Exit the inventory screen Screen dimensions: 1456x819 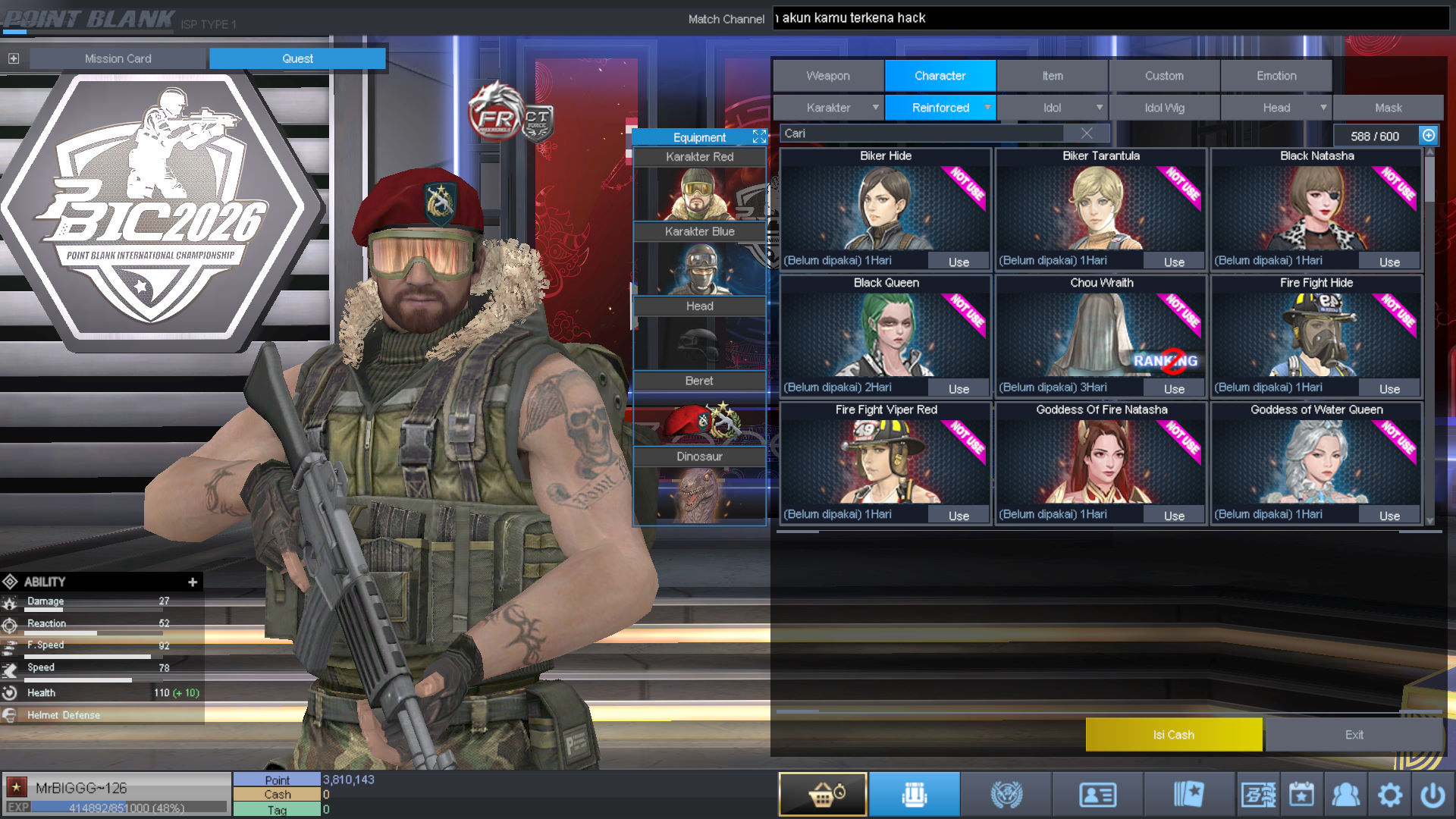point(1354,734)
